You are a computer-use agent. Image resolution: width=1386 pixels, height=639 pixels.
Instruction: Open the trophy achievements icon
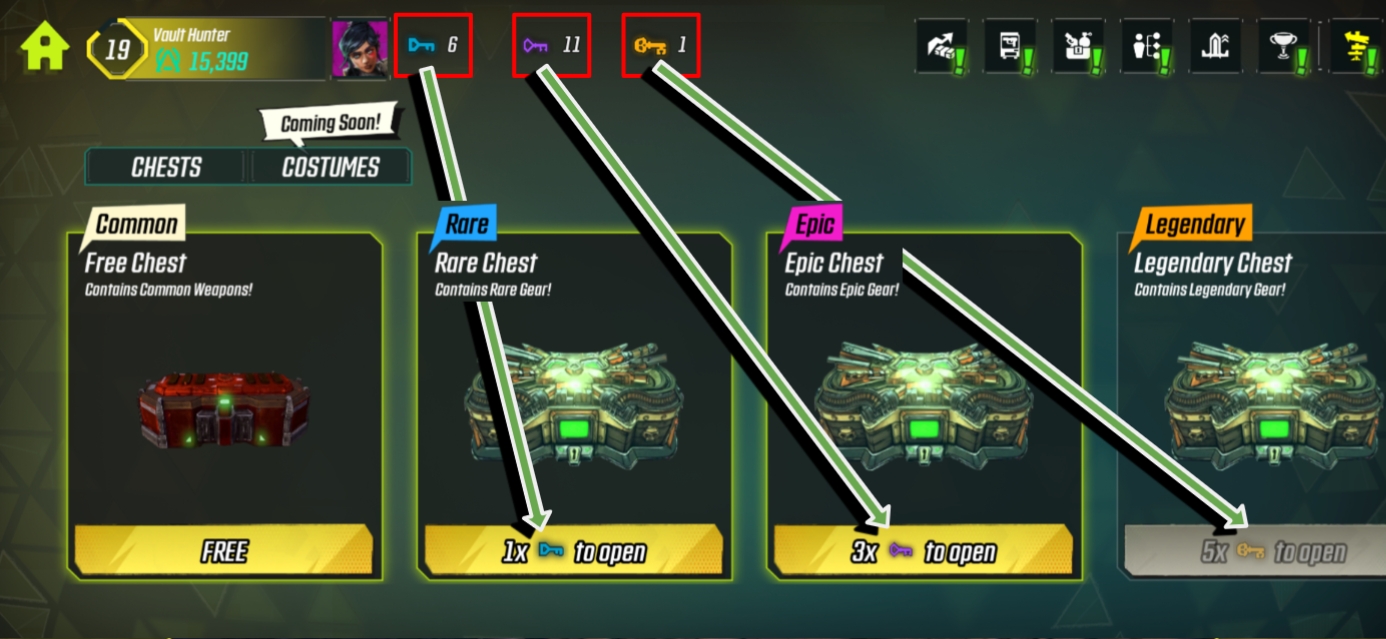pos(1283,46)
